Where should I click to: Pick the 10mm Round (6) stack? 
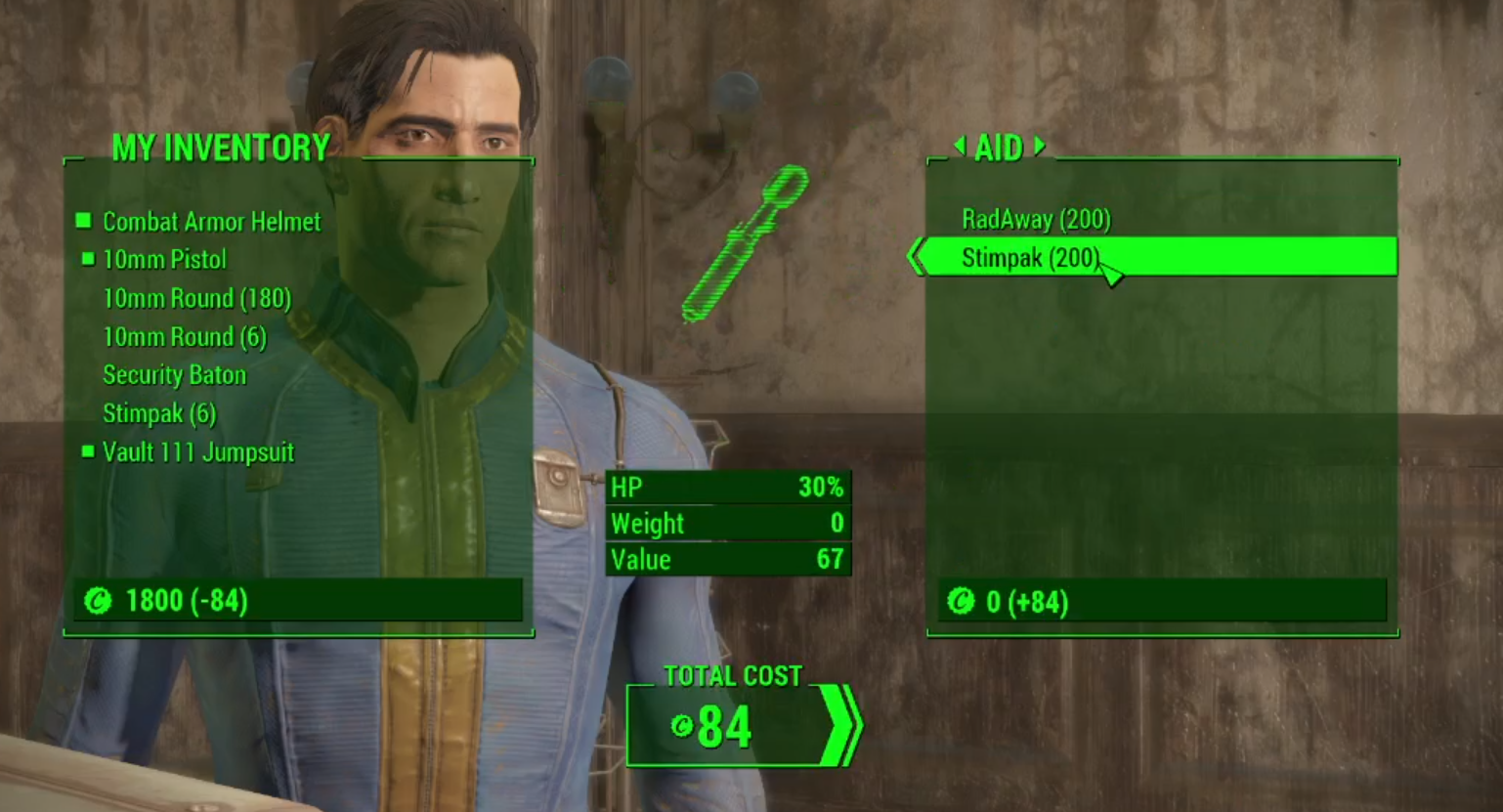pos(184,337)
